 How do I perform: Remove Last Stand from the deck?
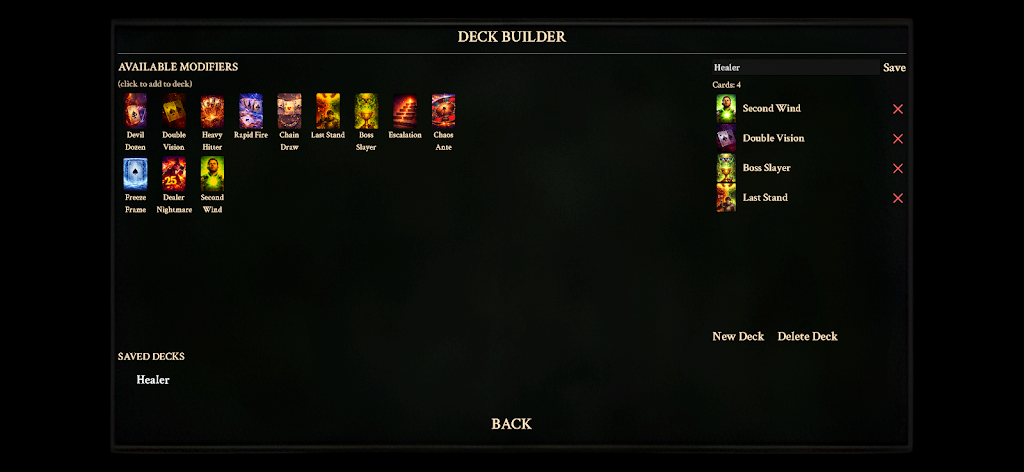[x=897, y=198]
